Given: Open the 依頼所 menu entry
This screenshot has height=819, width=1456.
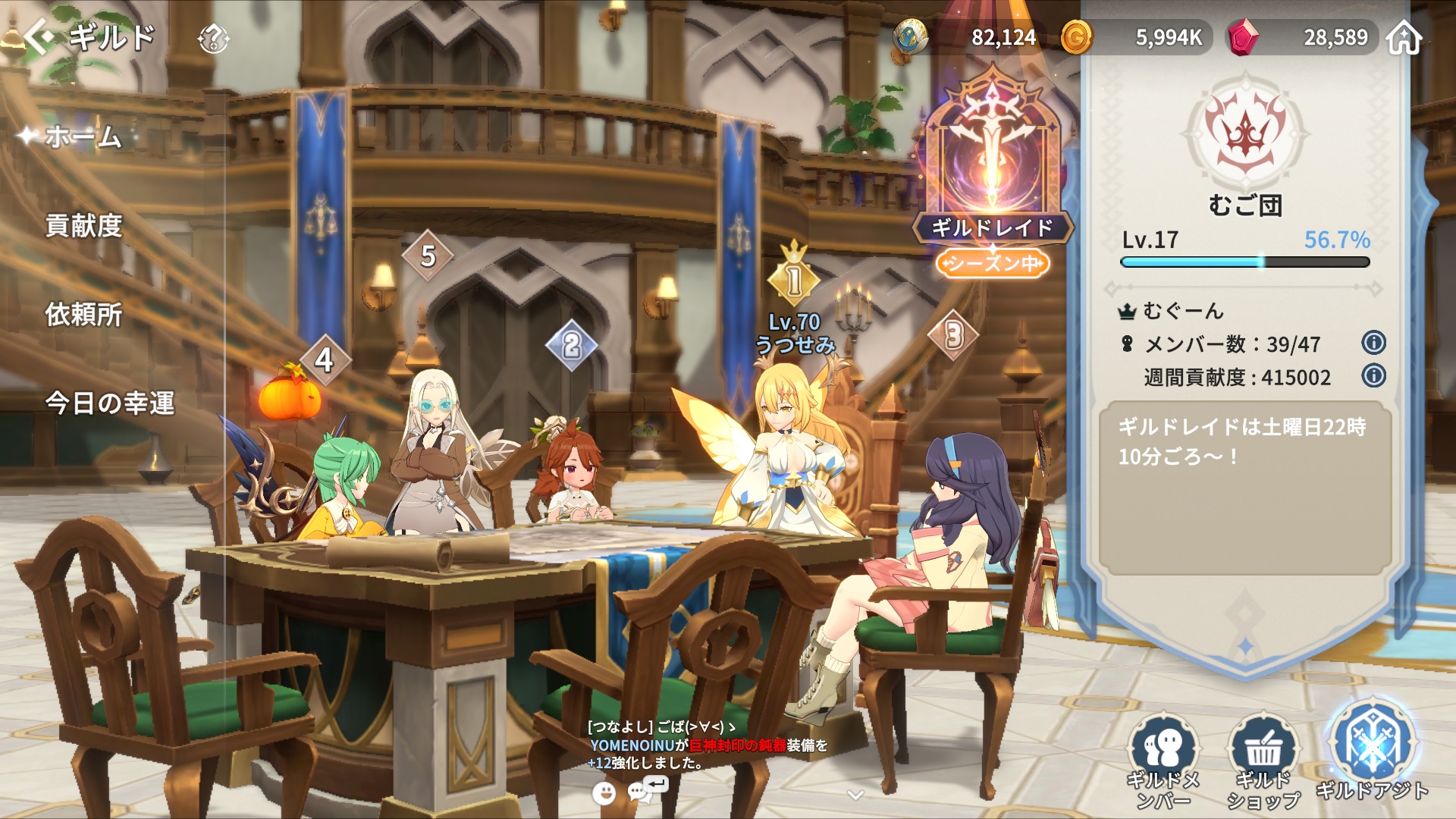Looking at the screenshot, I should (x=83, y=315).
